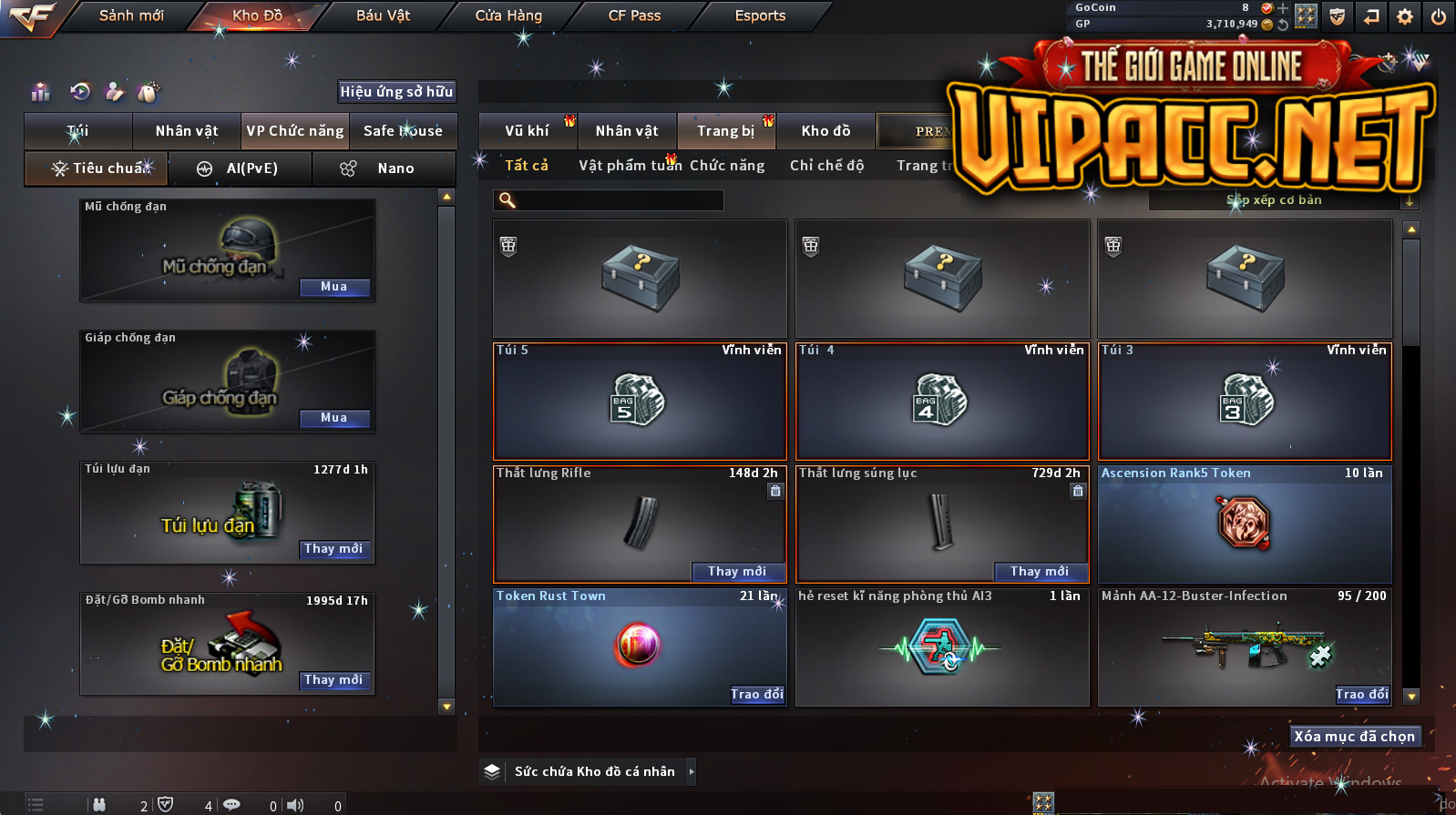Buy the Mũ chống đạn helmet
Image resolution: width=1456 pixels, height=815 pixels.
[x=334, y=287]
